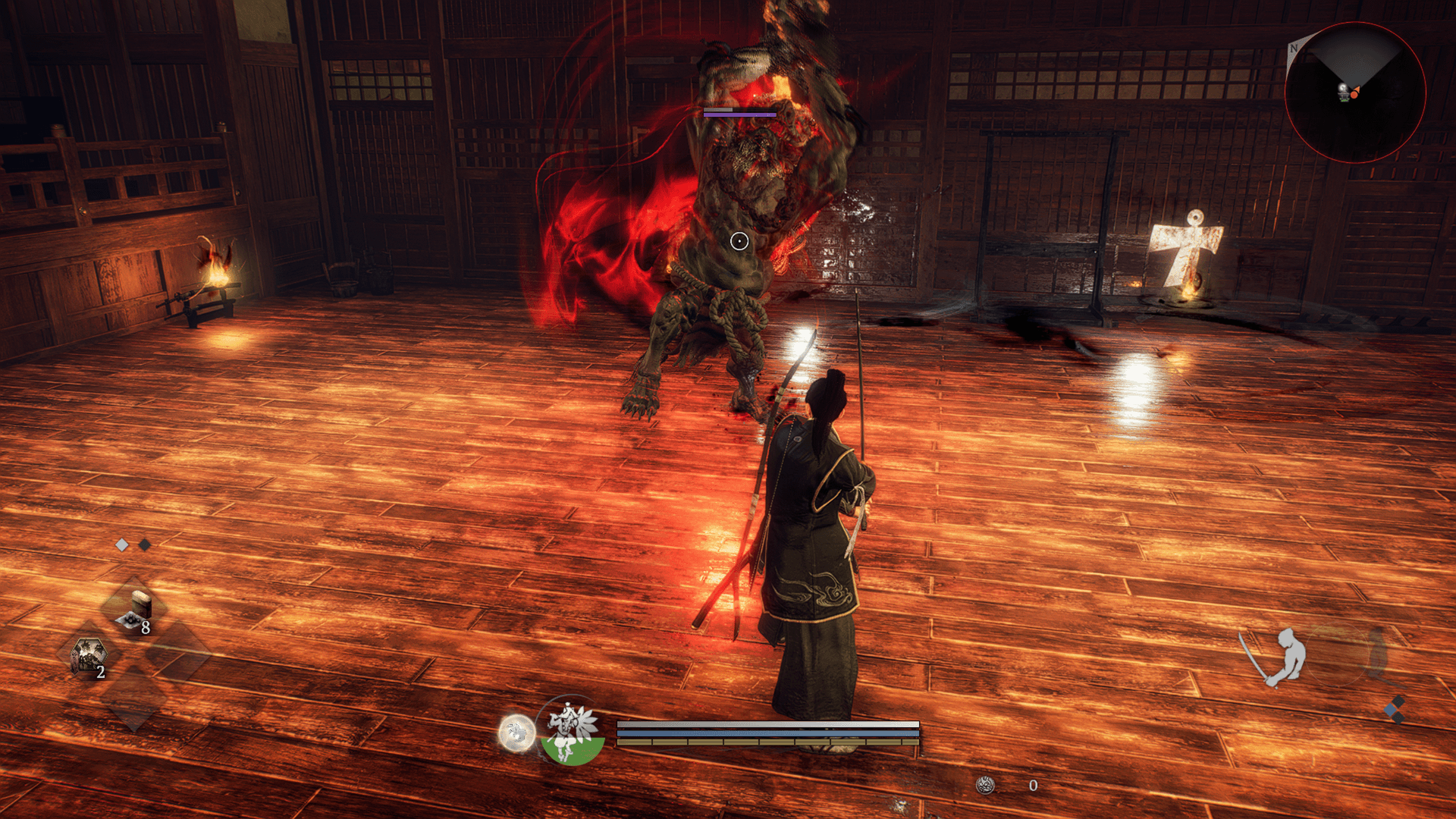Click the Amrita counter emblem

[985, 786]
